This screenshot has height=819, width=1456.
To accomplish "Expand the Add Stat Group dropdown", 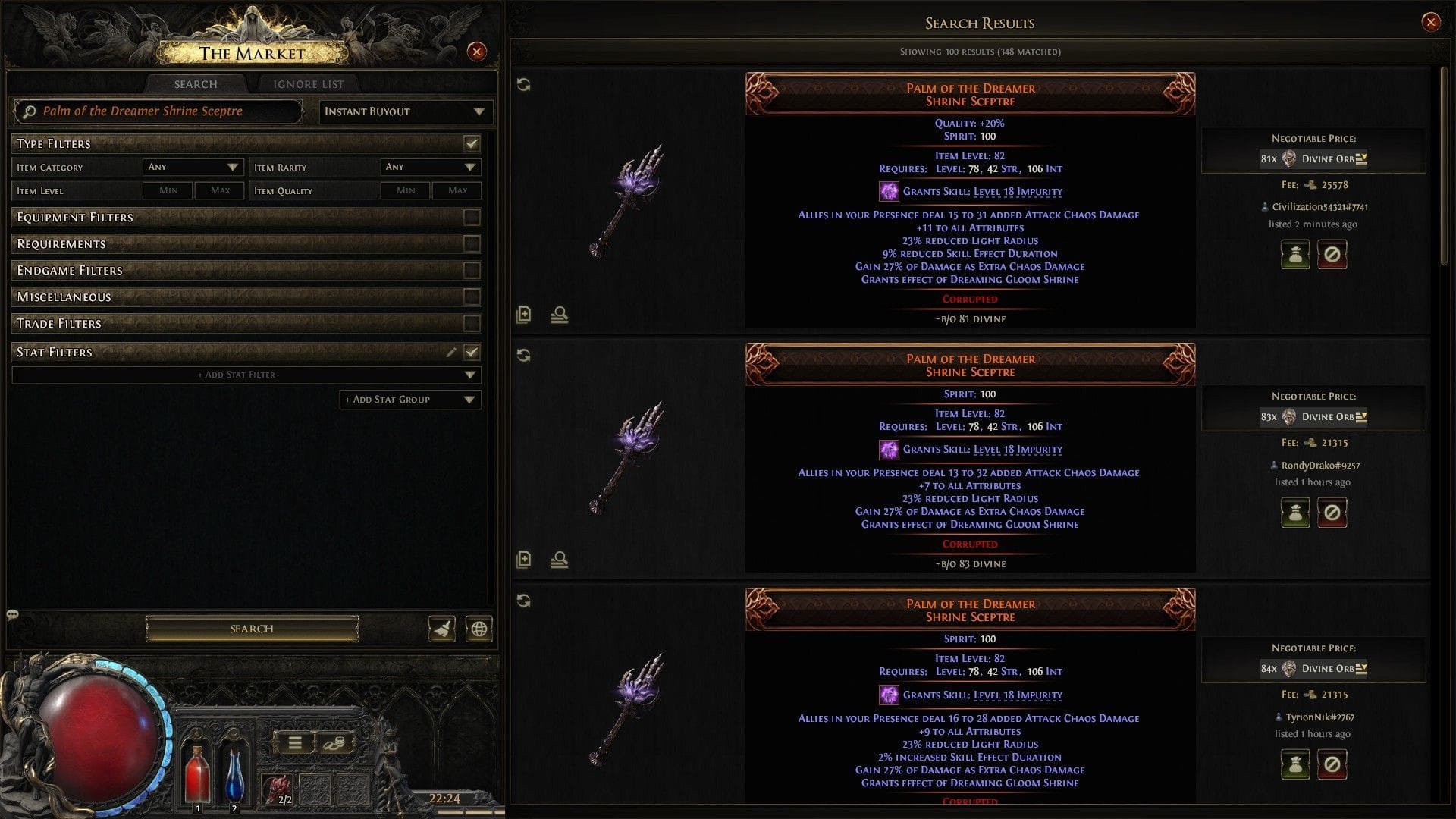I will pyautogui.click(x=409, y=399).
